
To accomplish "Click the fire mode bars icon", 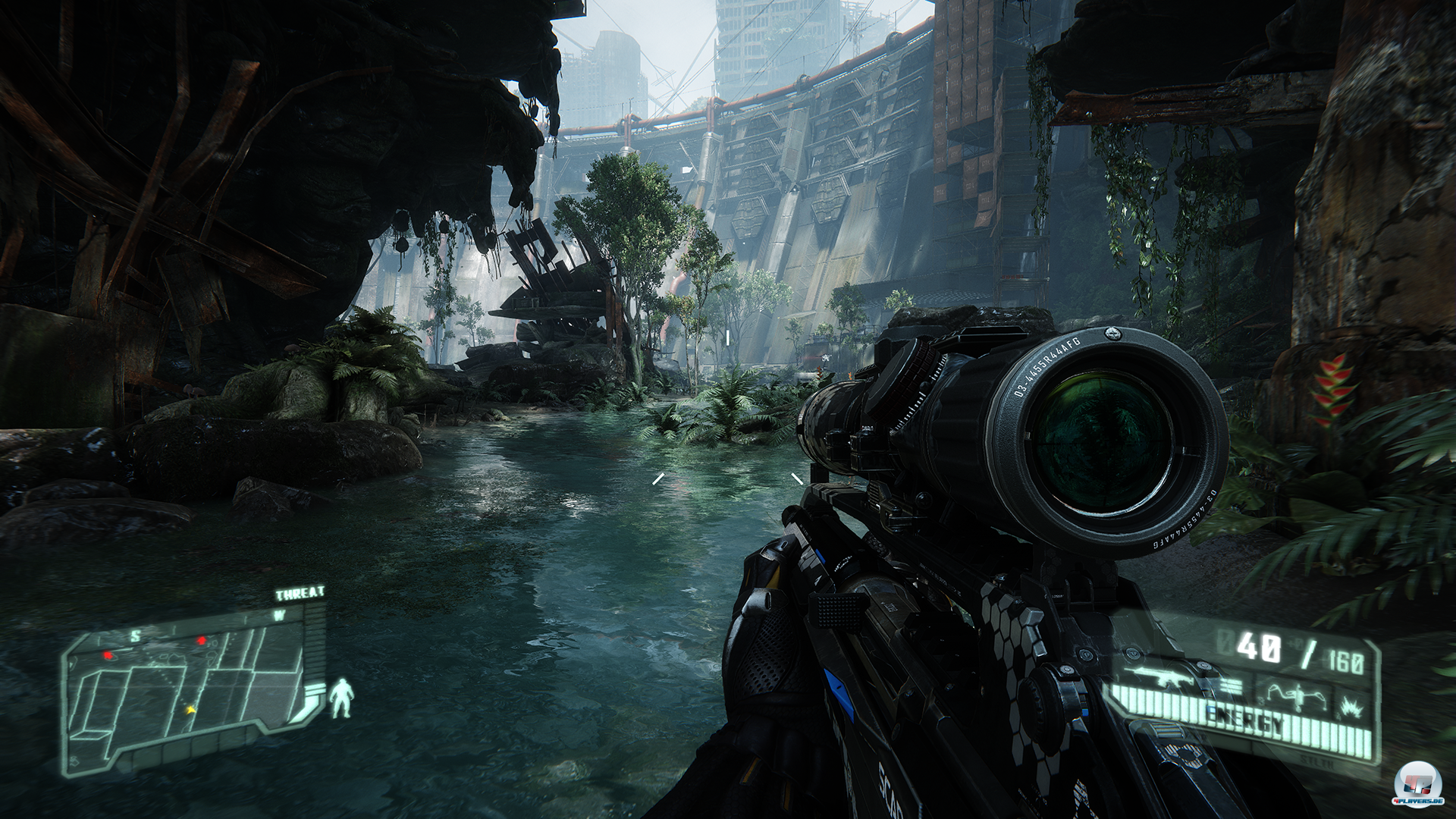I will coord(1230,686).
